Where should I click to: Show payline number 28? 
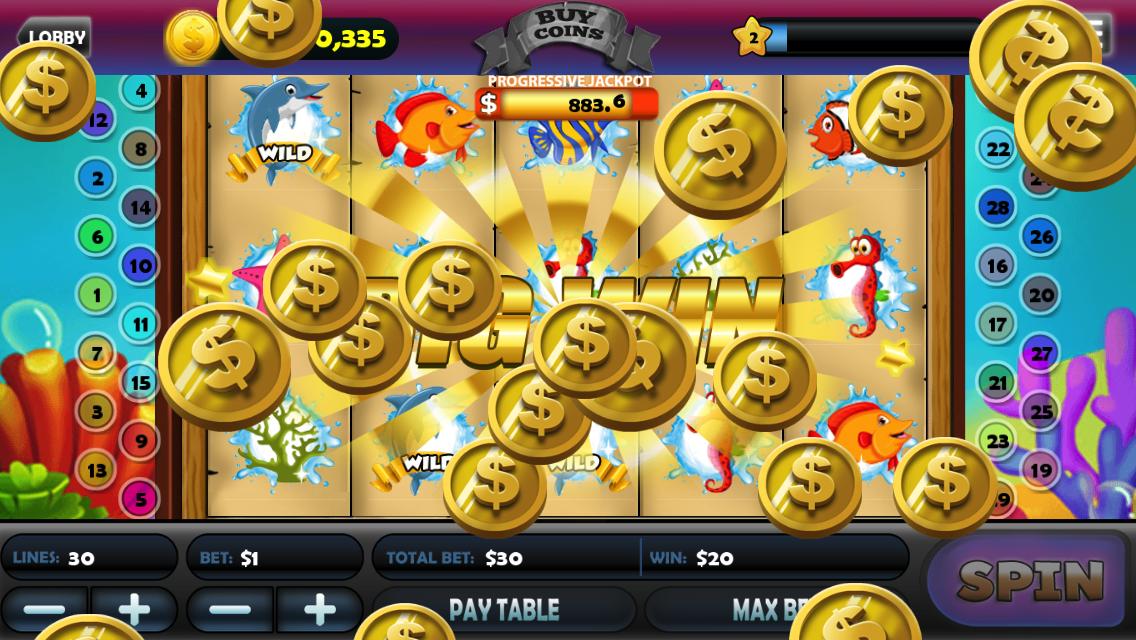click(997, 208)
